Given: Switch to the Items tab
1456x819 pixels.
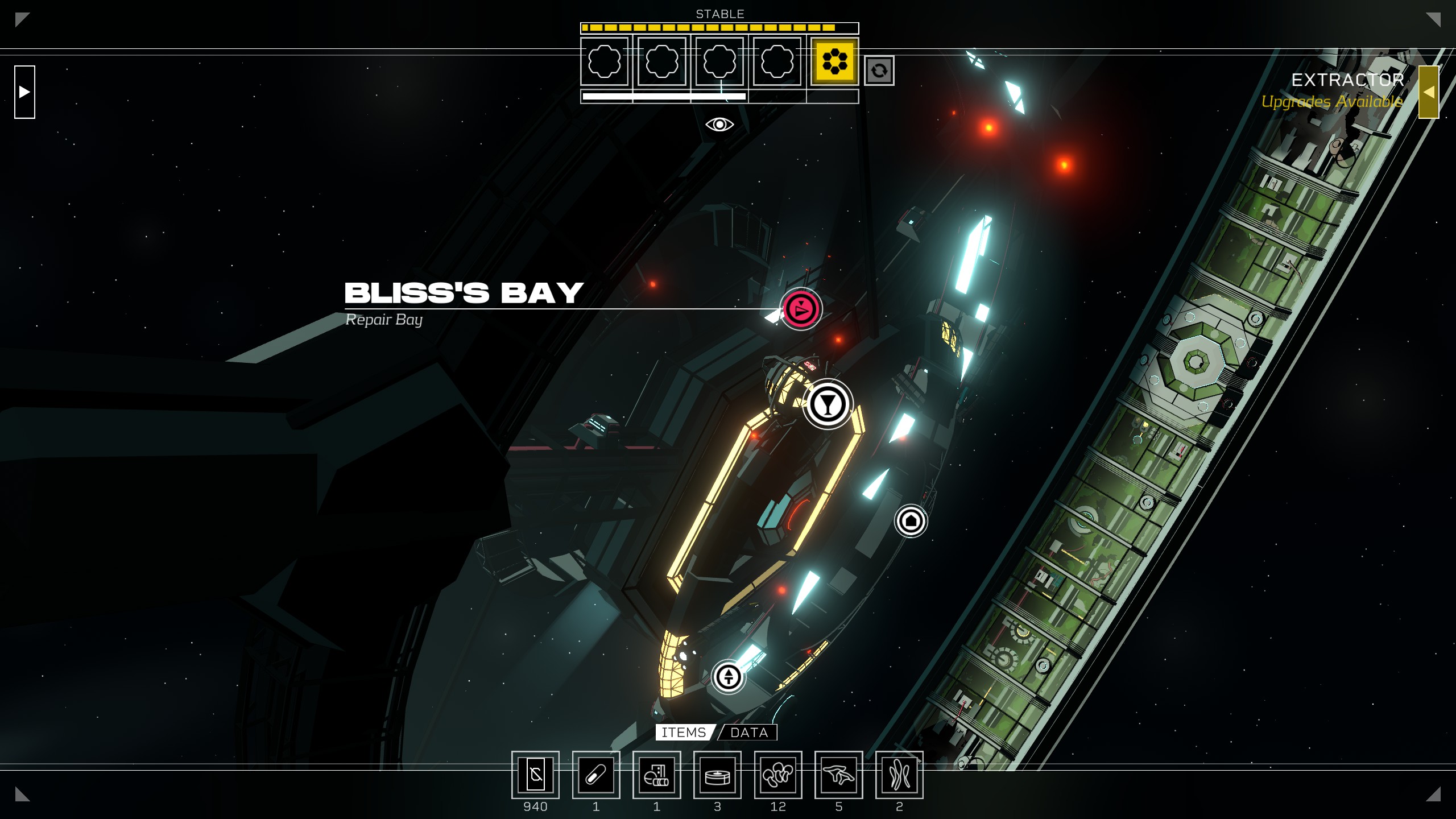Looking at the screenshot, I should [x=684, y=733].
